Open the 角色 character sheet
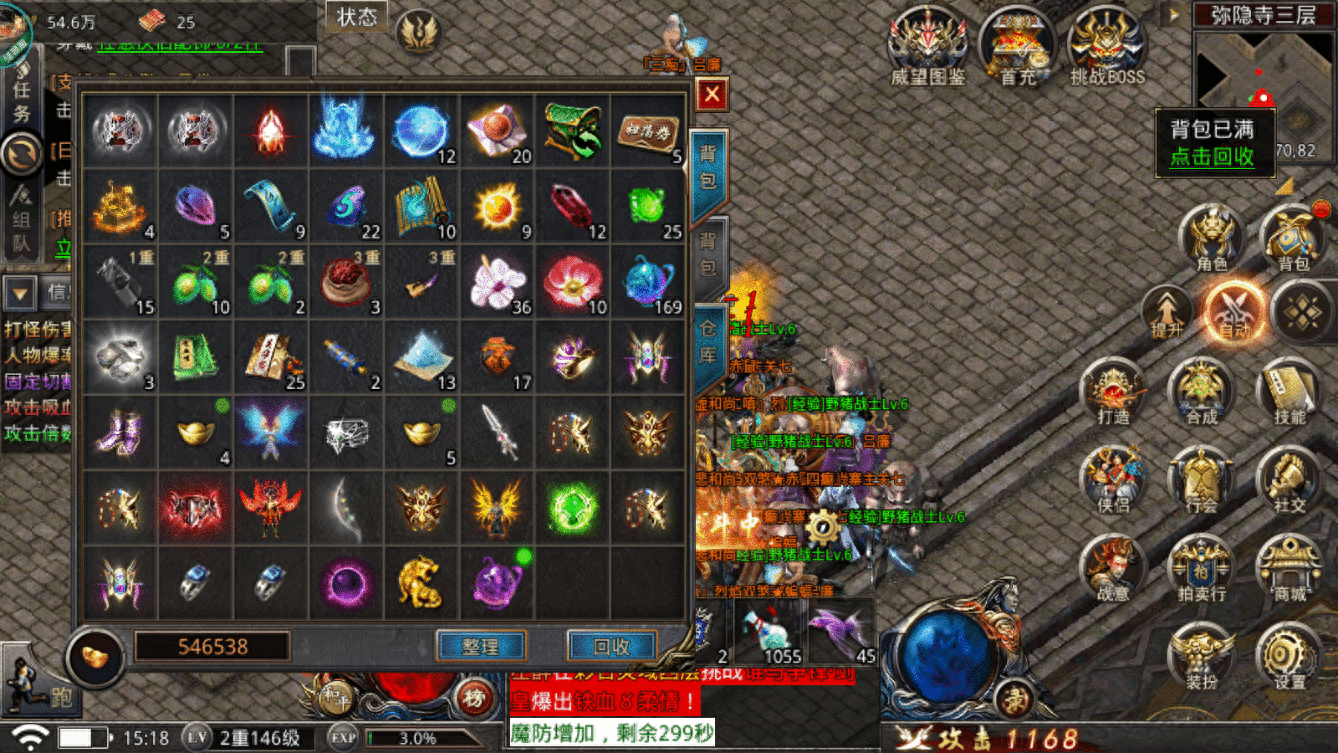Viewport: 1338px width, 753px height. coord(1212,238)
